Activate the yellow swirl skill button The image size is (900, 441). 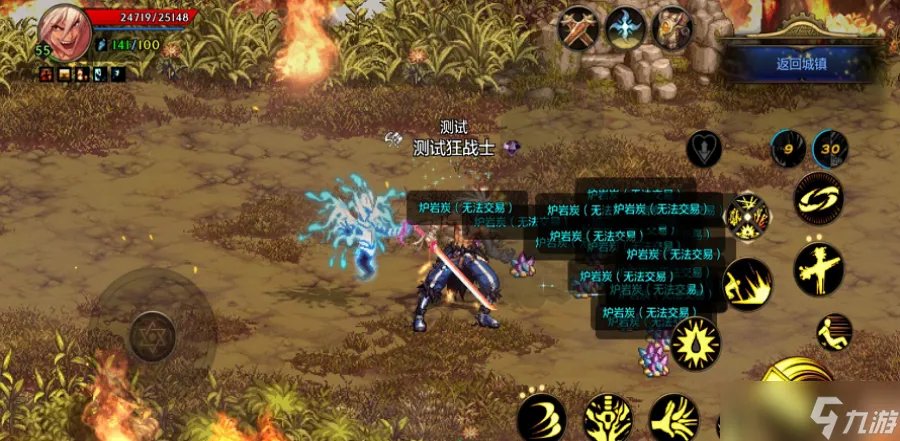point(818,200)
